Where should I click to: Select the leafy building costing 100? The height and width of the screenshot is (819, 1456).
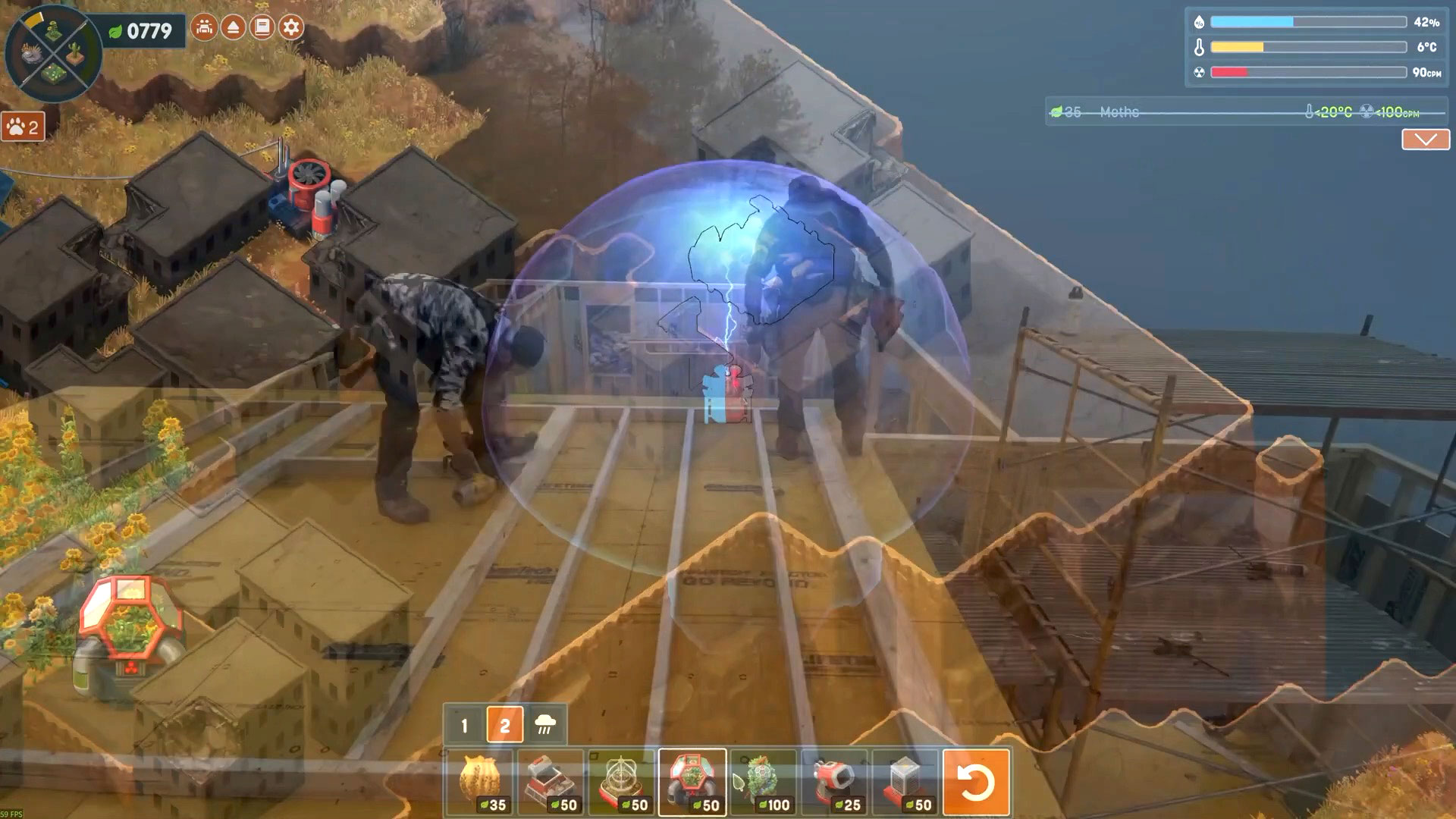[x=763, y=782]
